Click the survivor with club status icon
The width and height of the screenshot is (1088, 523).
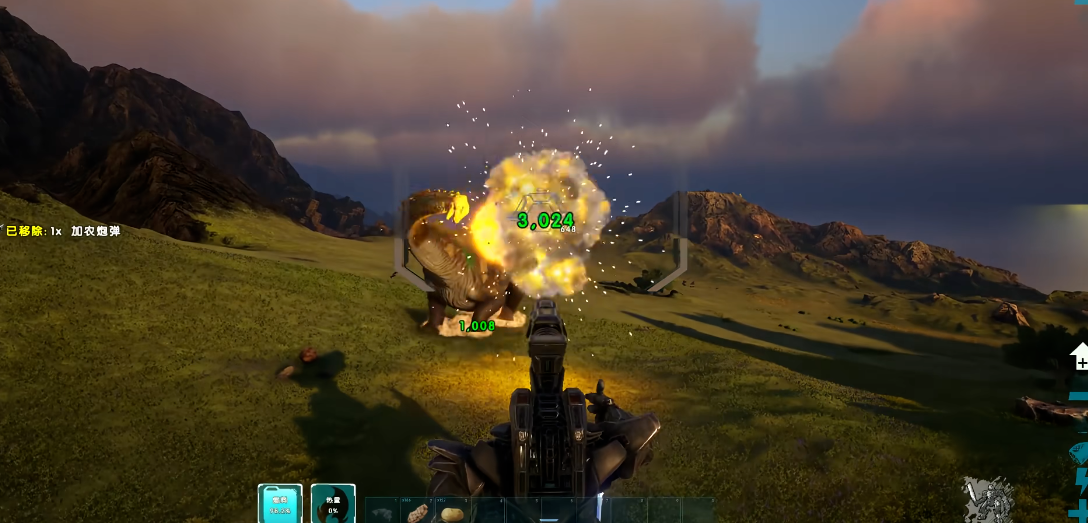click(x=988, y=499)
